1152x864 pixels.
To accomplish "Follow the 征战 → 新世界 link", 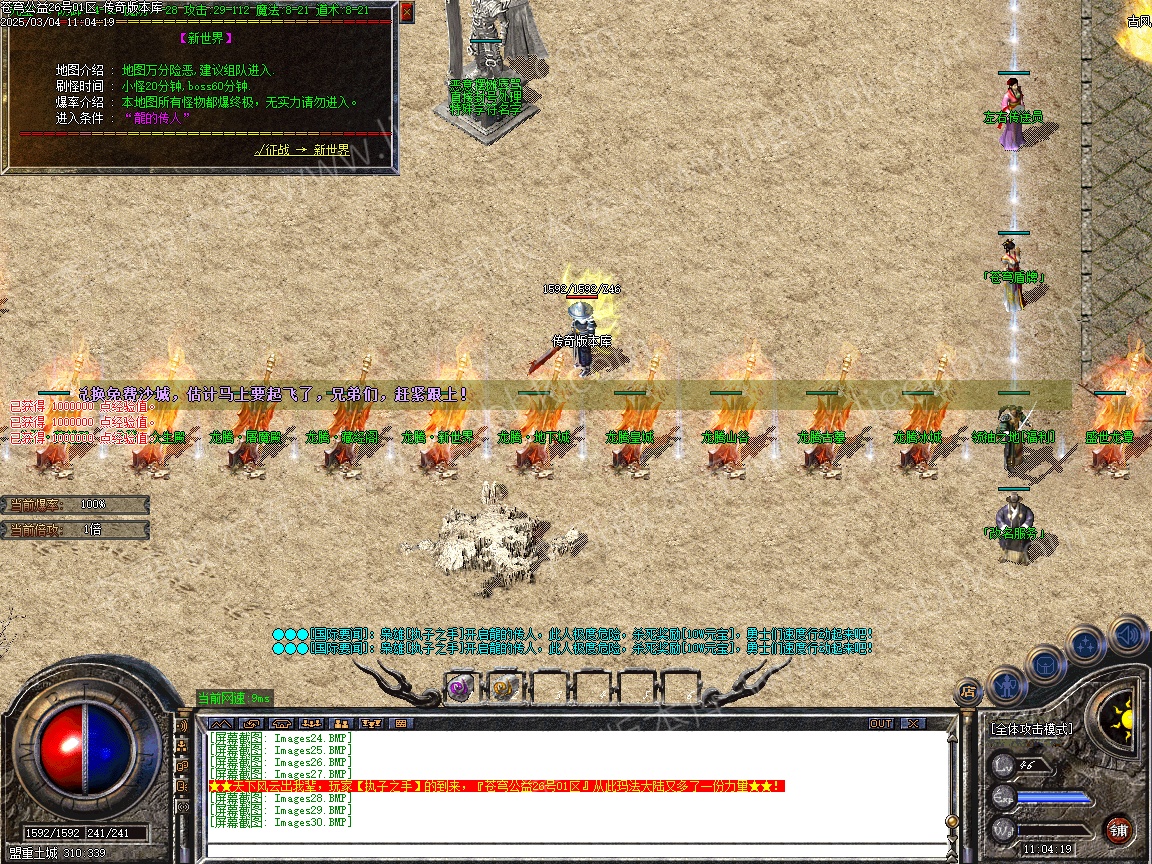I will (x=302, y=150).
